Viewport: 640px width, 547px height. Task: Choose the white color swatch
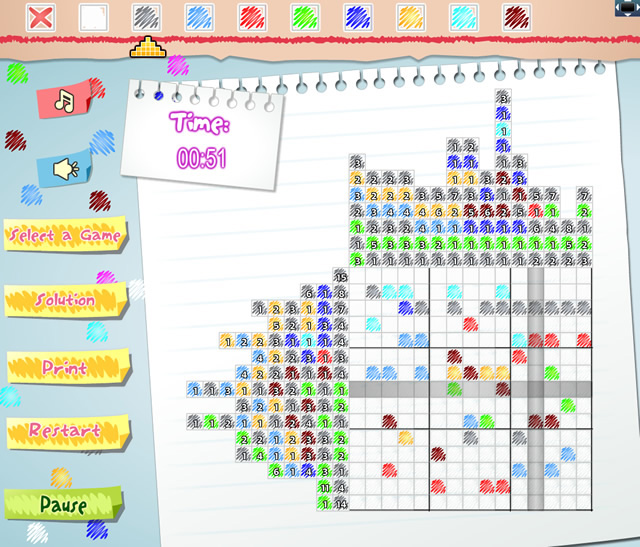94,17
